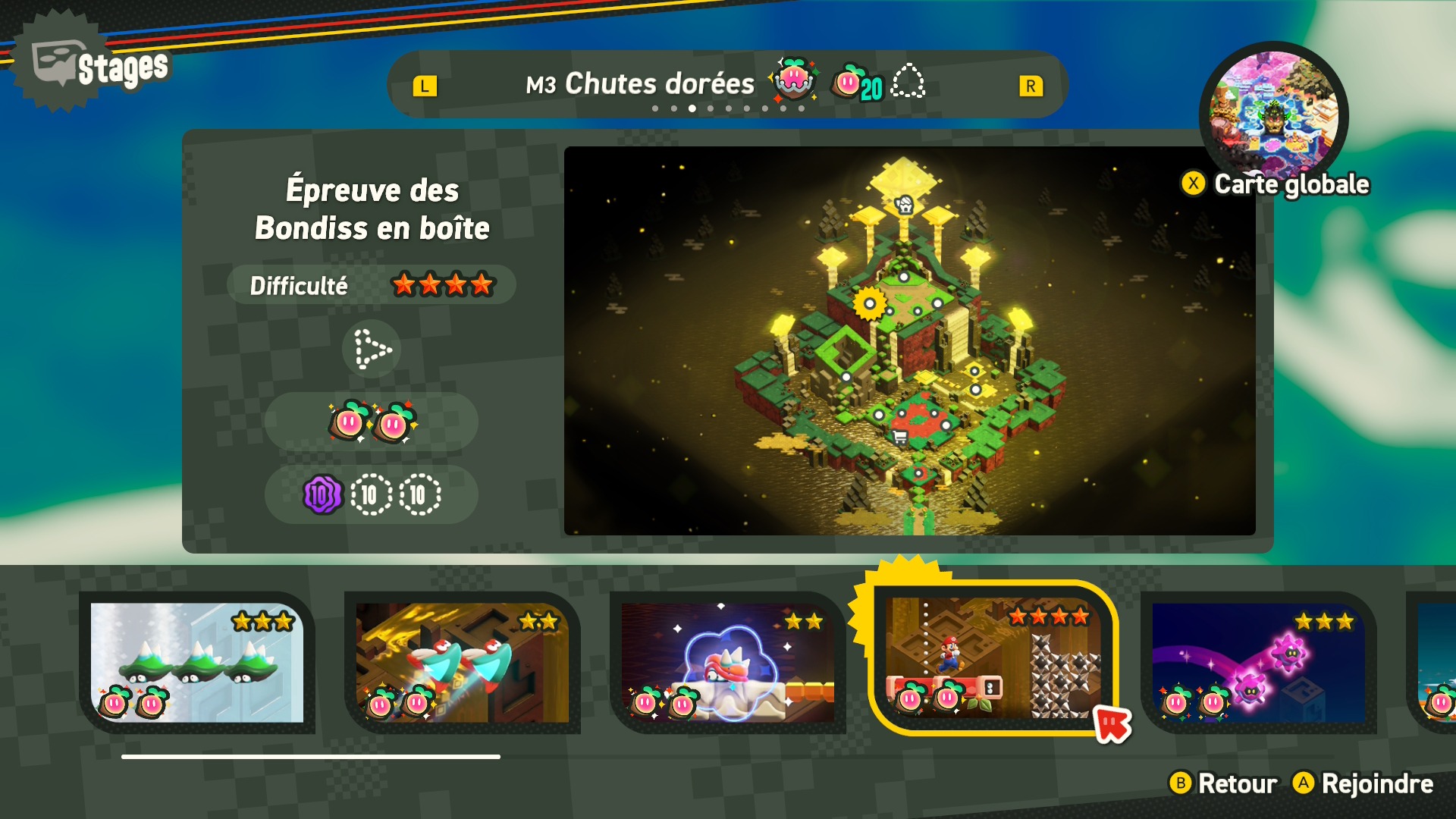Select the purple spiky-flower stage thumbnail
1456x819 pixels.
tap(1259, 662)
